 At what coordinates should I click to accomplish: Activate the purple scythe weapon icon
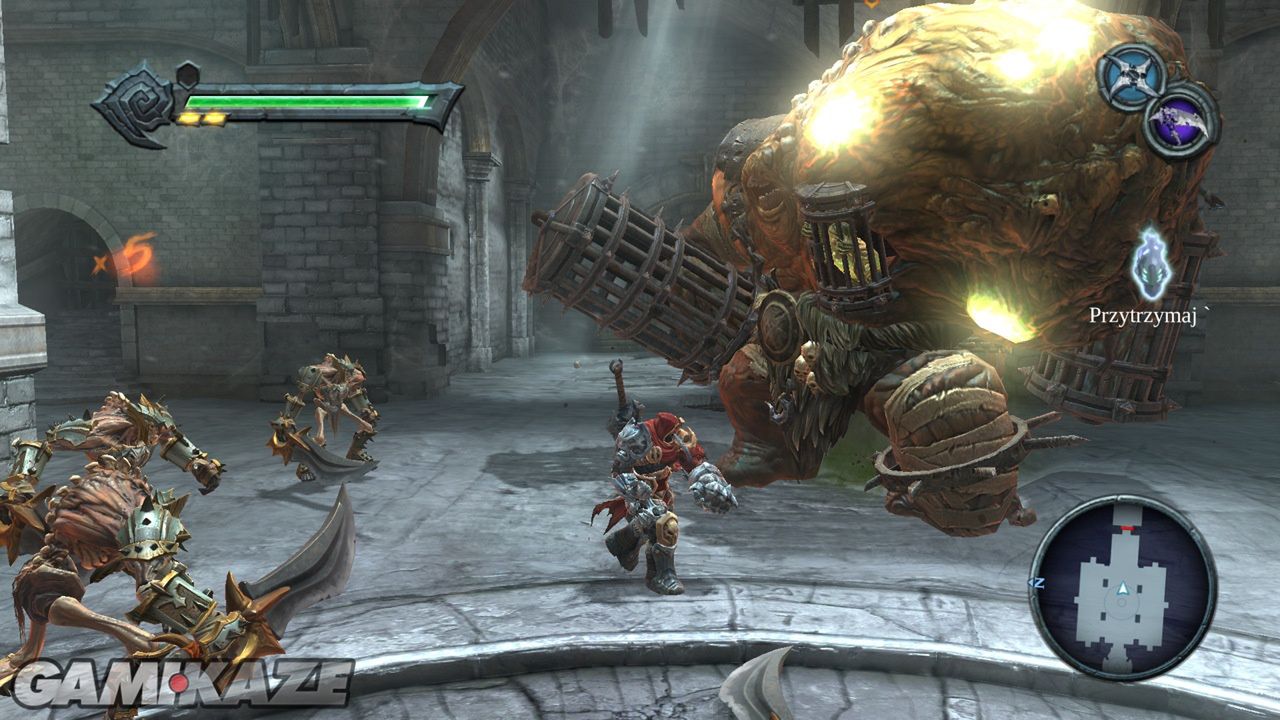tap(1181, 122)
